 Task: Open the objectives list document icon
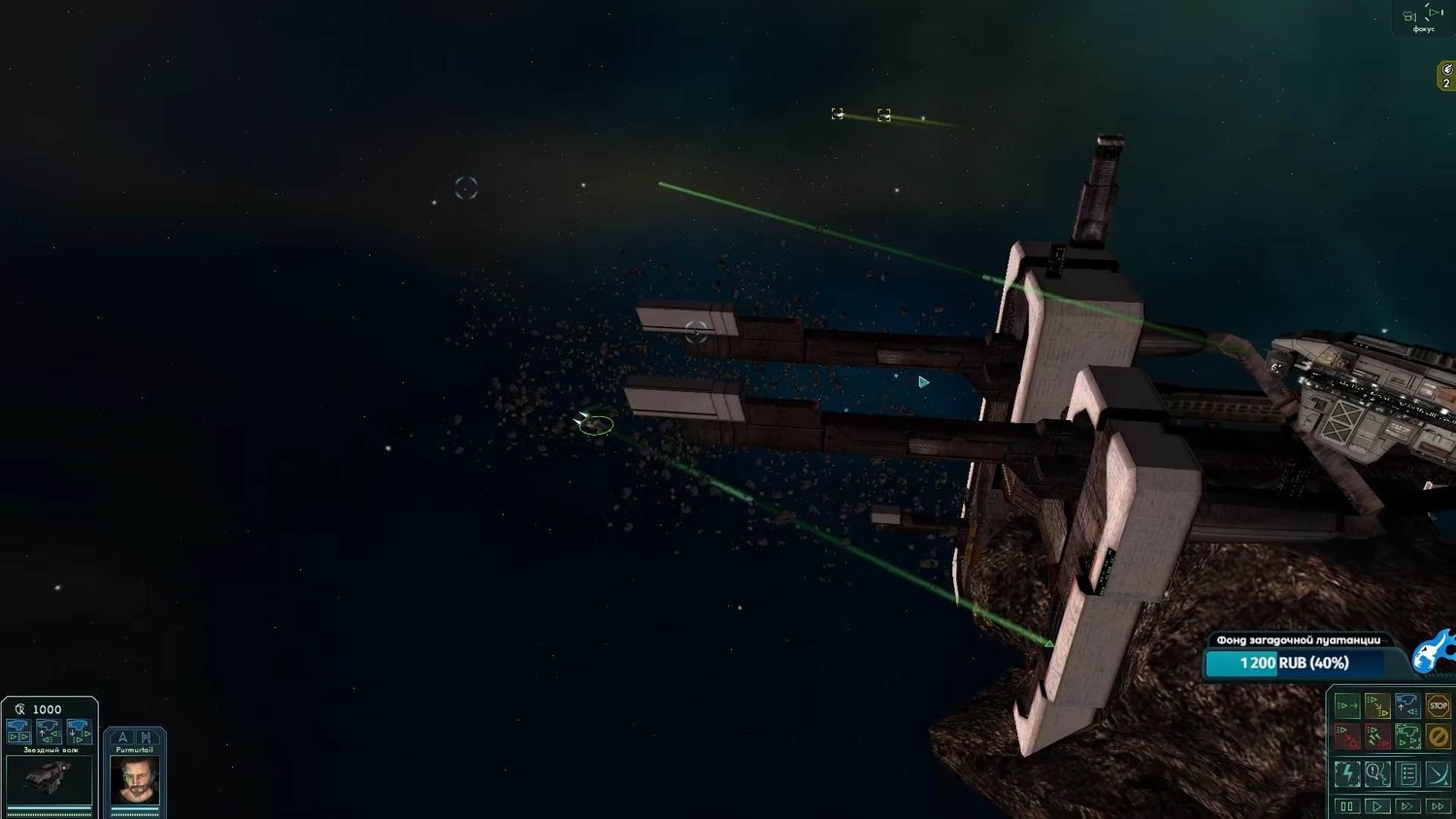pos(1408,773)
